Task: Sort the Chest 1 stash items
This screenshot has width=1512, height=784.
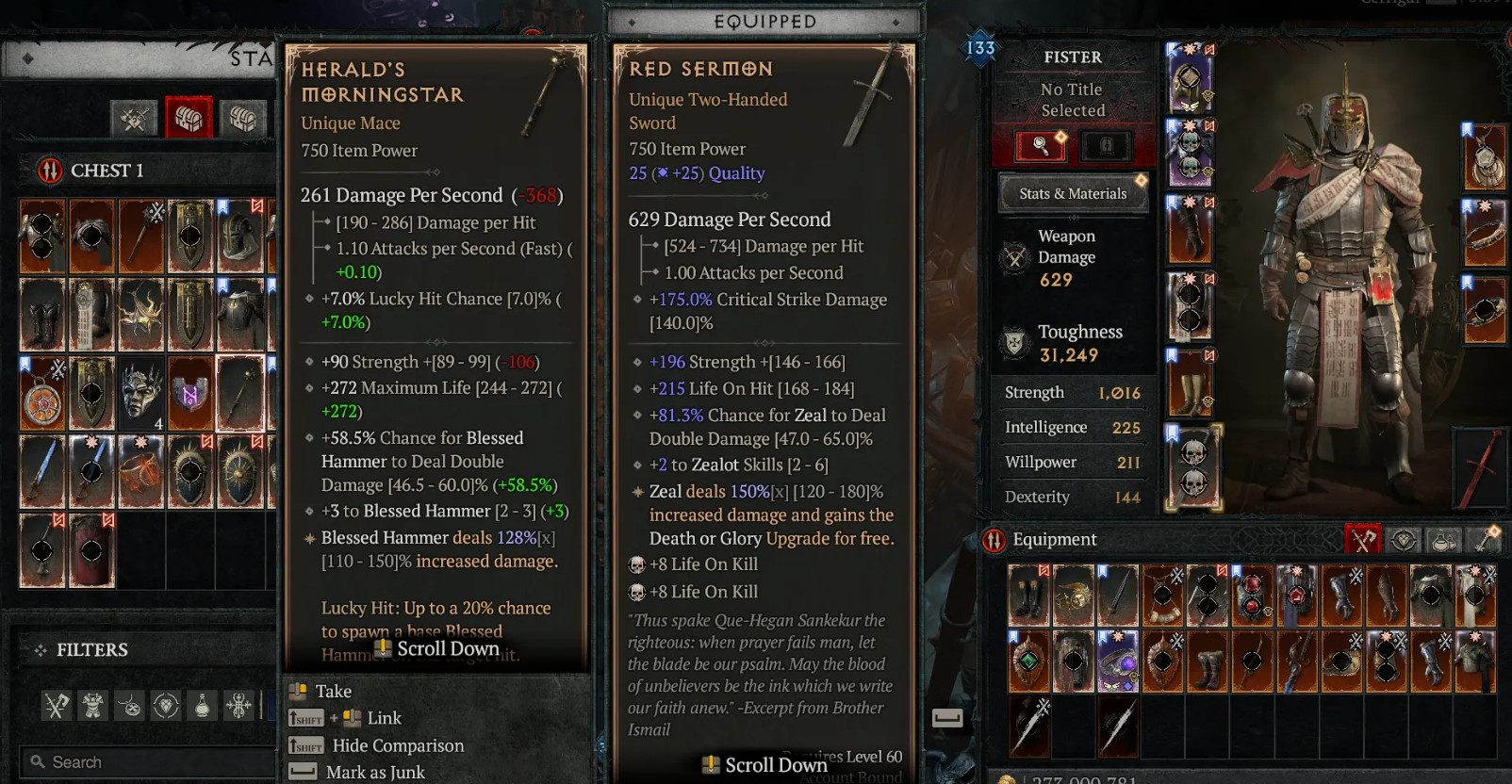Action: [49, 171]
